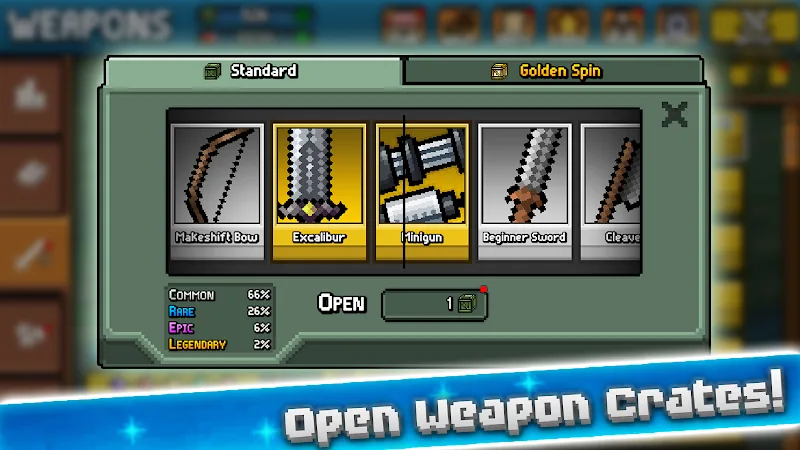Pick the Minigun weapon card
Screen dimensions: 800x450
tap(421, 190)
